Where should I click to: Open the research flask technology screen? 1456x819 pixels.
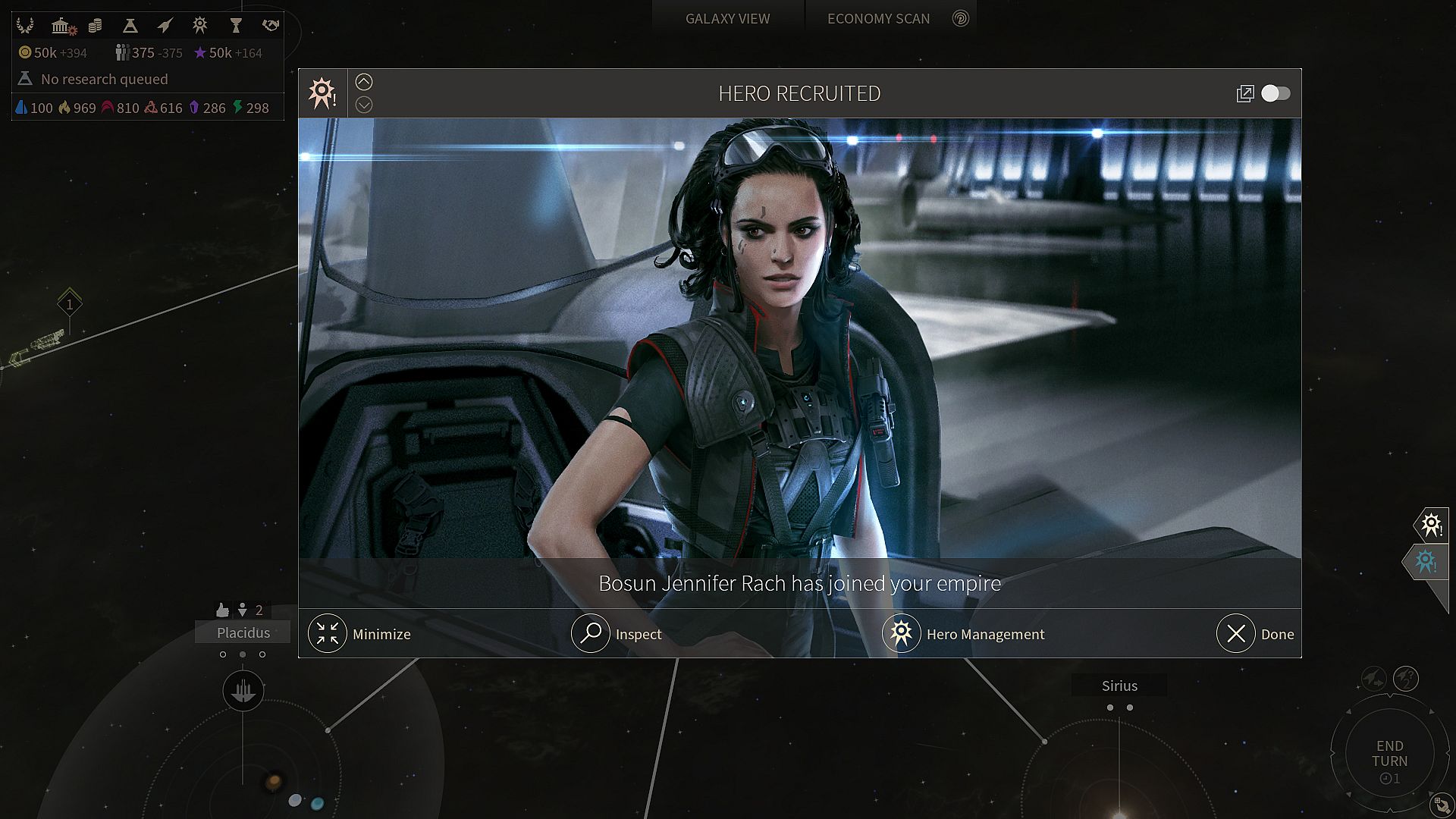pyautogui.click(x=130, y=26)
